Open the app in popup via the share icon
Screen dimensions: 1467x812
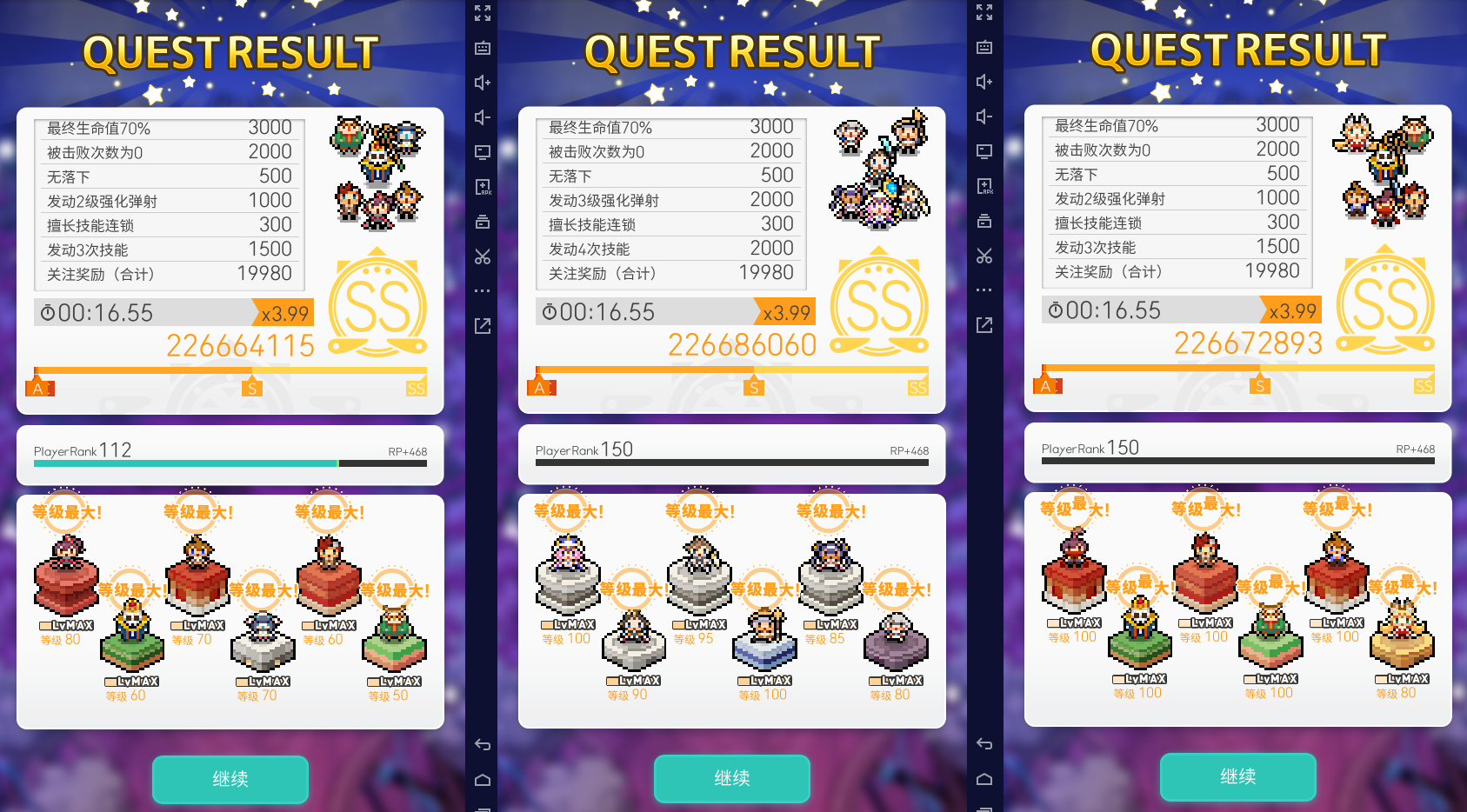(483, 324)
